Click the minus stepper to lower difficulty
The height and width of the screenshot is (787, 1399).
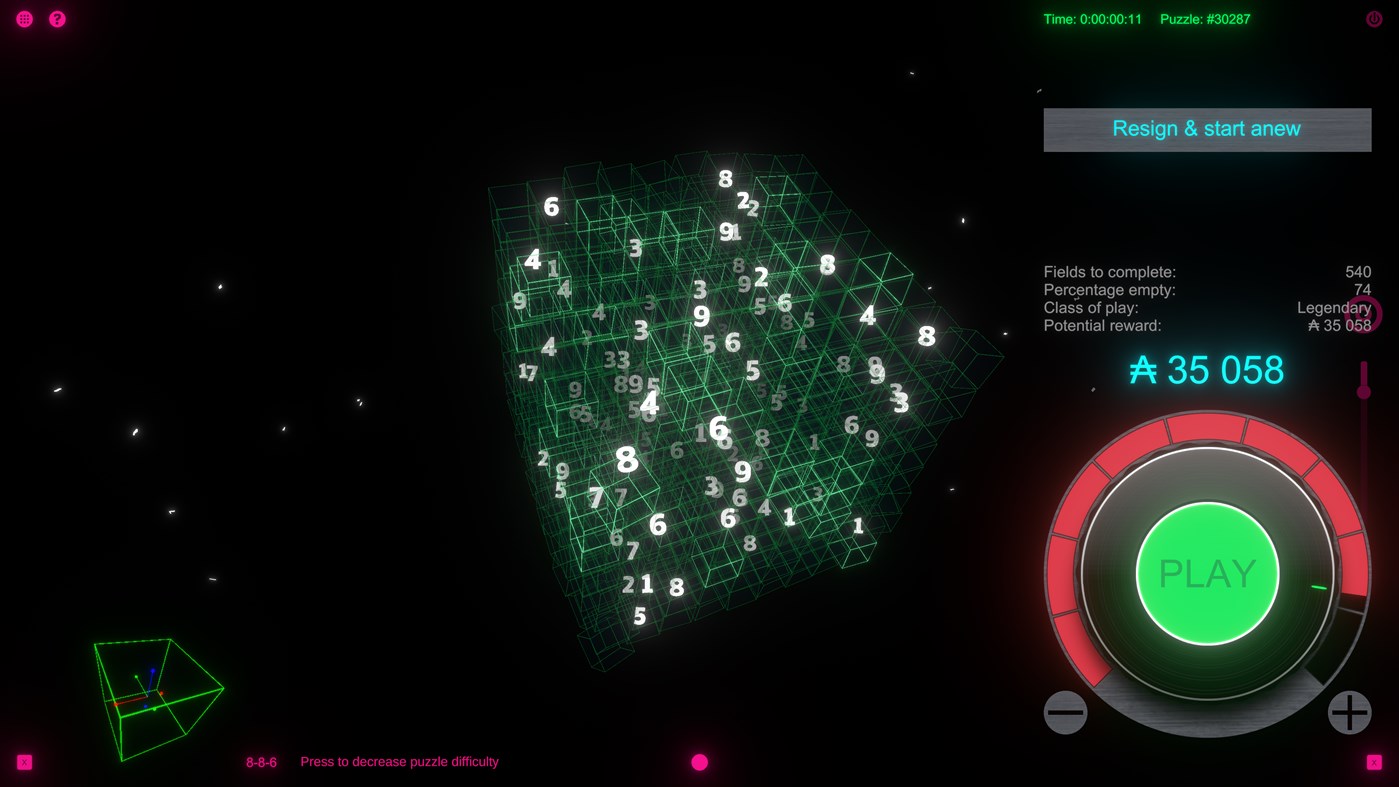[1065, 712]
